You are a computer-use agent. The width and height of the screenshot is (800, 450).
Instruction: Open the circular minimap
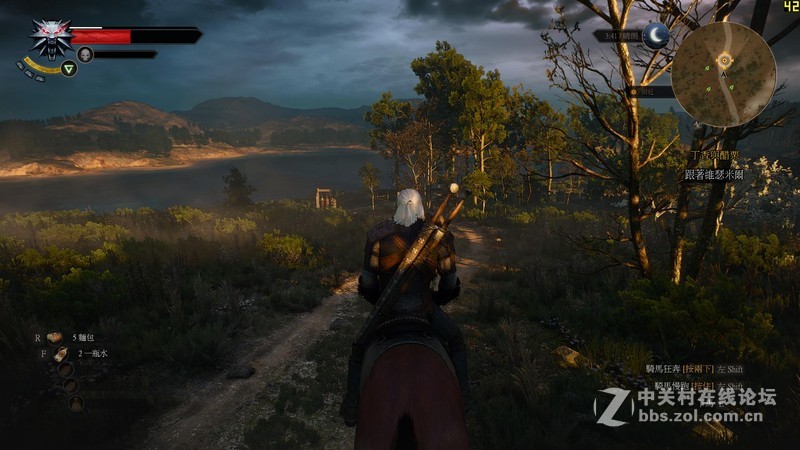724,73
